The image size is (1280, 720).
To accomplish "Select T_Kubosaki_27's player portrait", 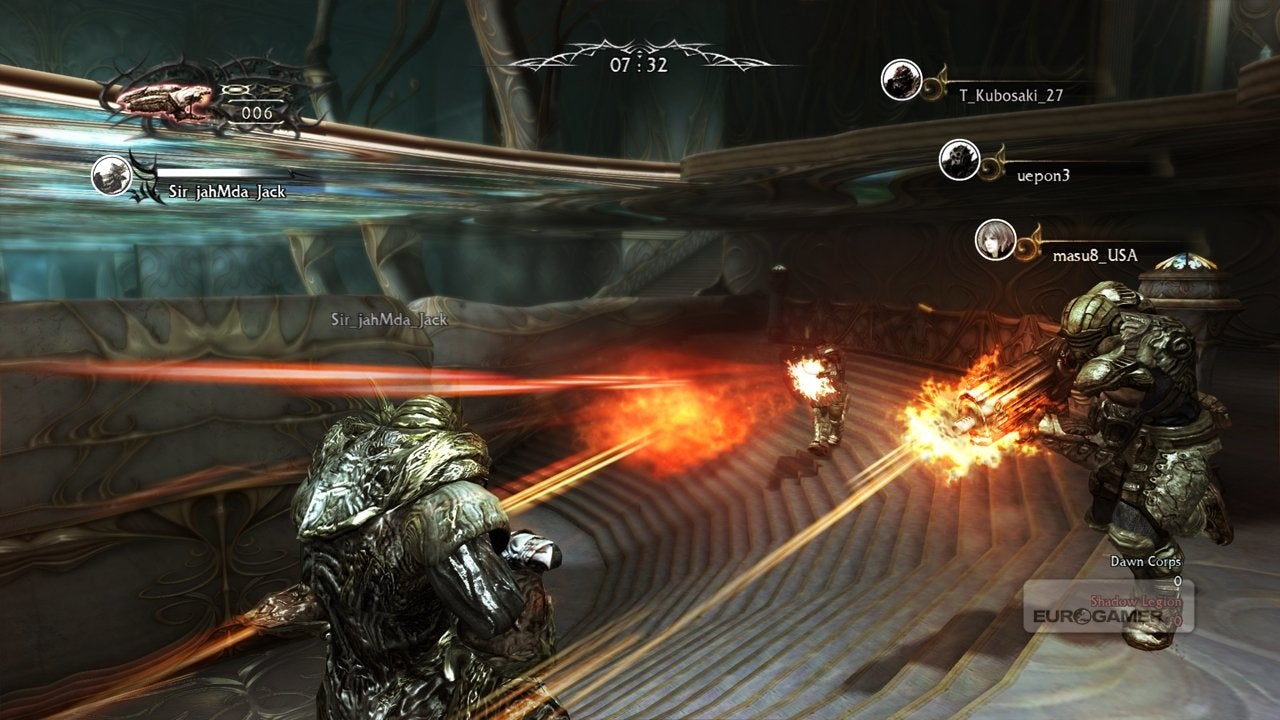I will point(901,80).
